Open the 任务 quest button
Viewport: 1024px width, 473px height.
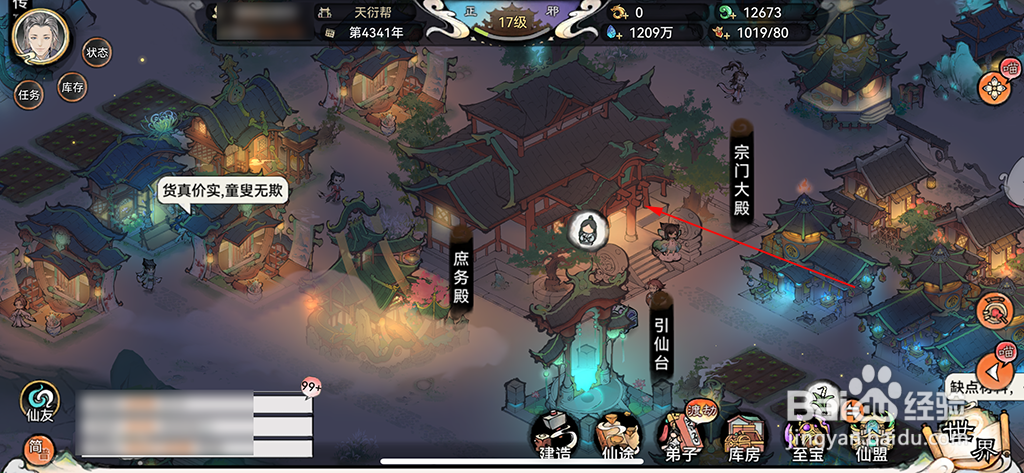(x=28, y=95)
